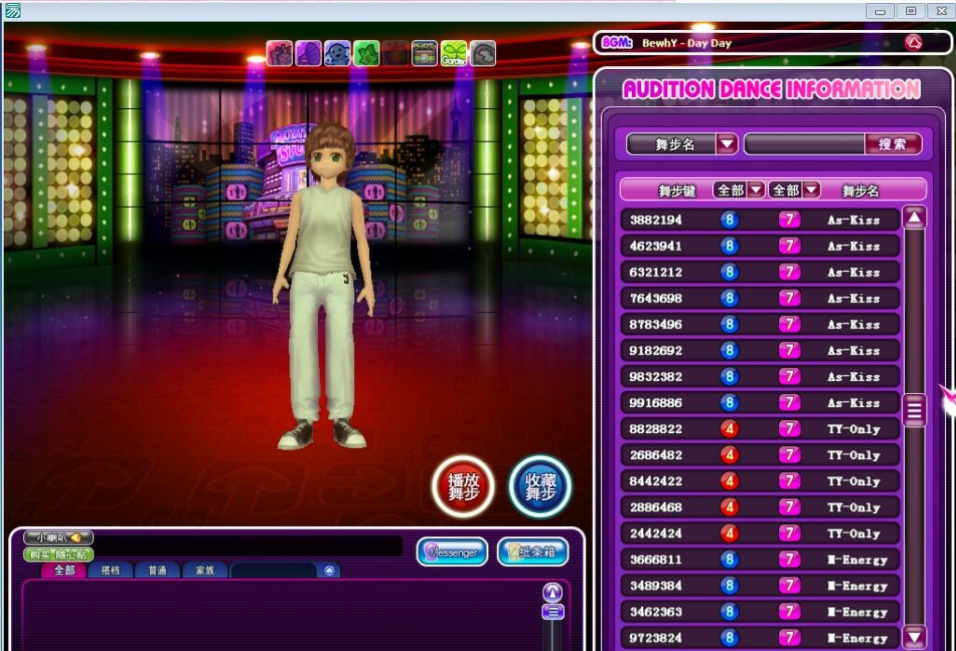Choose dance row 8828822 TY-Only

click(759, 429)
